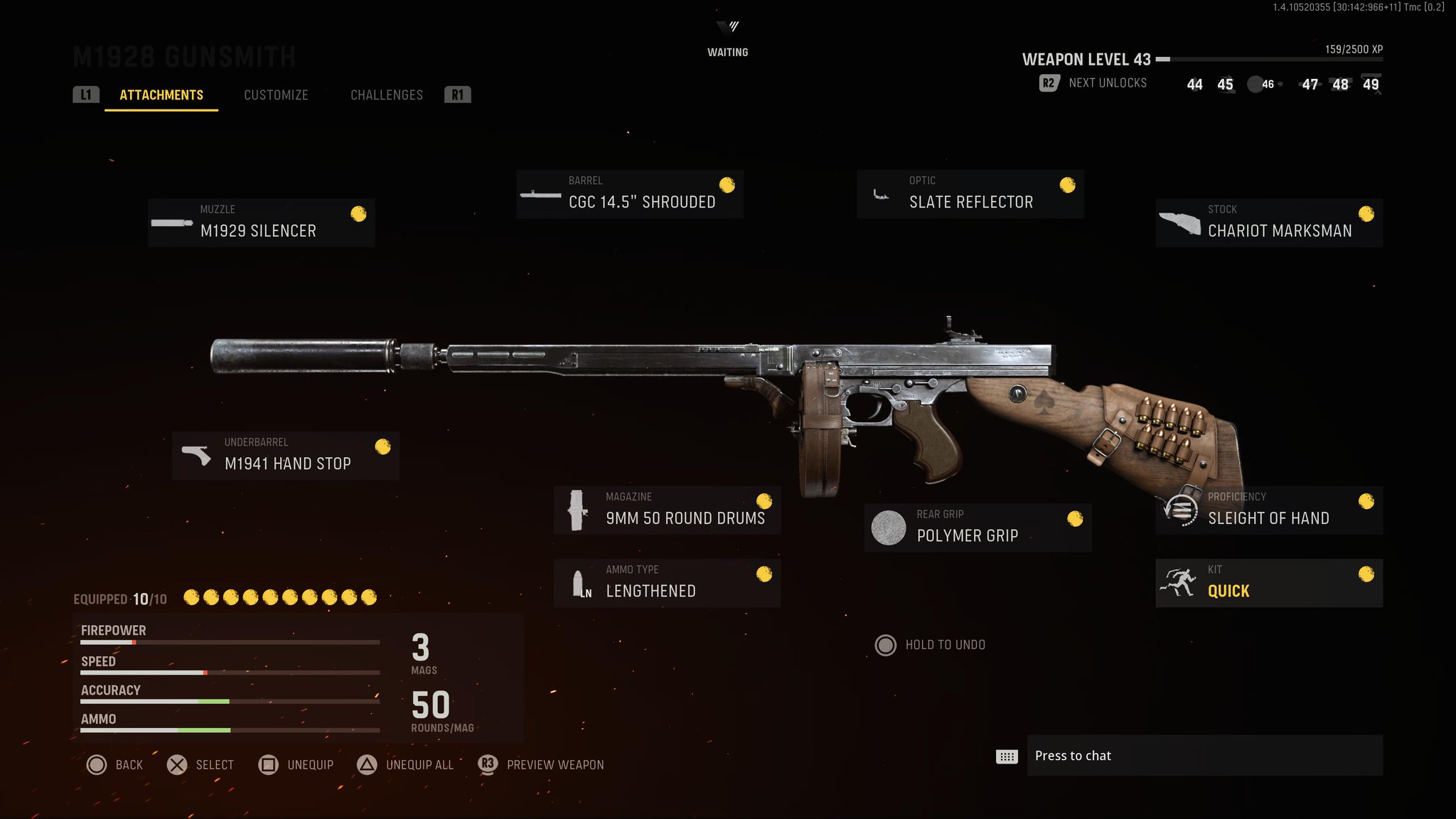Select the Chariot Marksman stock slot
This screenshot has width=1456, height=819.
[x=1268, y=223]
